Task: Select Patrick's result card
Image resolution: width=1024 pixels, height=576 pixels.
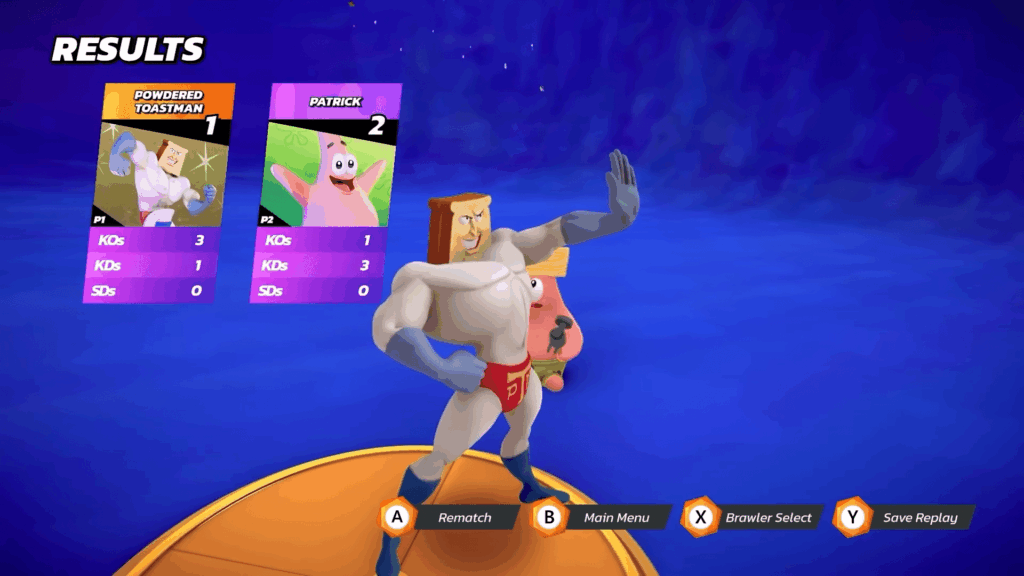Action: pos(325,190)
